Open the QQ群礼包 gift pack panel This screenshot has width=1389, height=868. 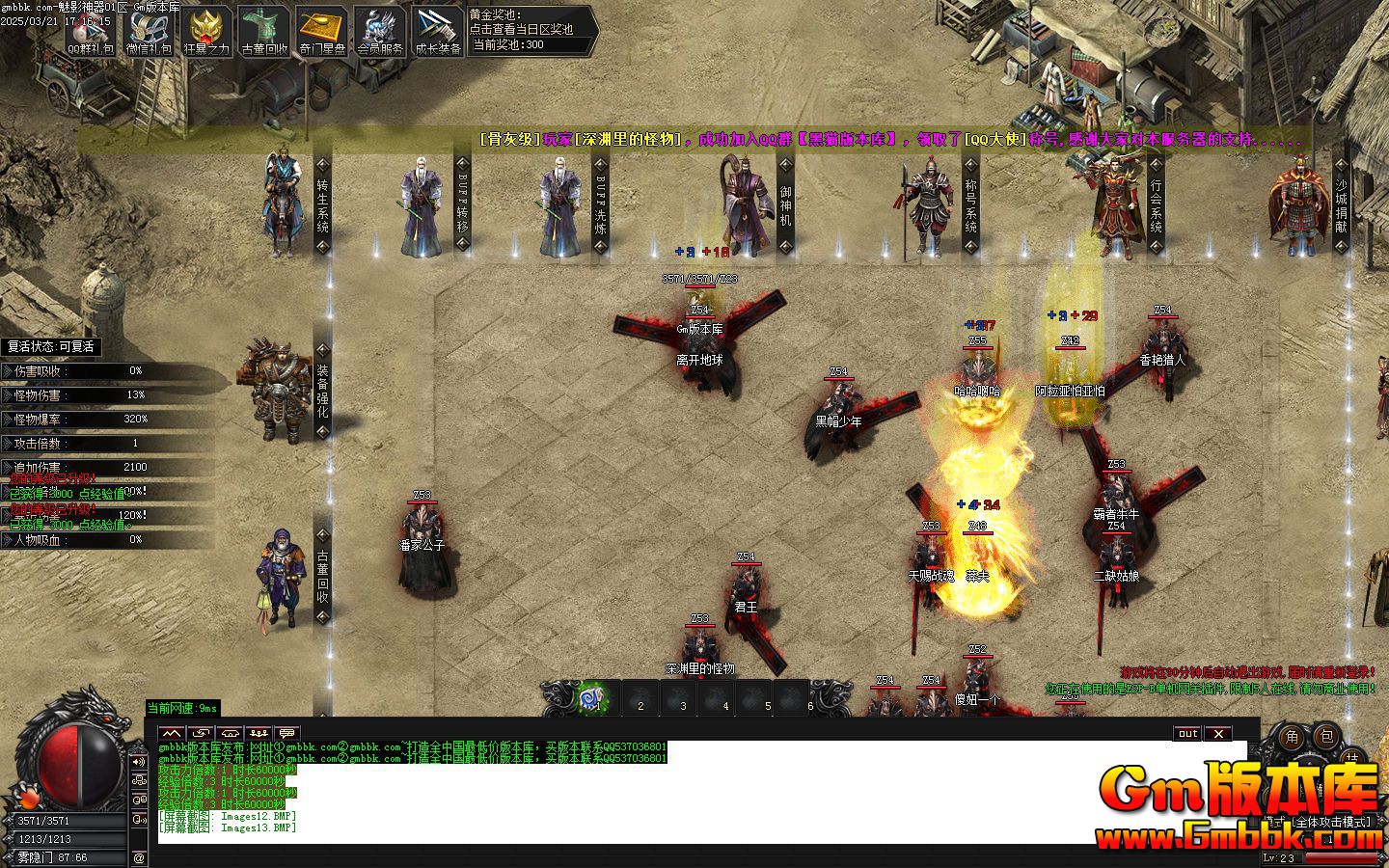[90, 28]
